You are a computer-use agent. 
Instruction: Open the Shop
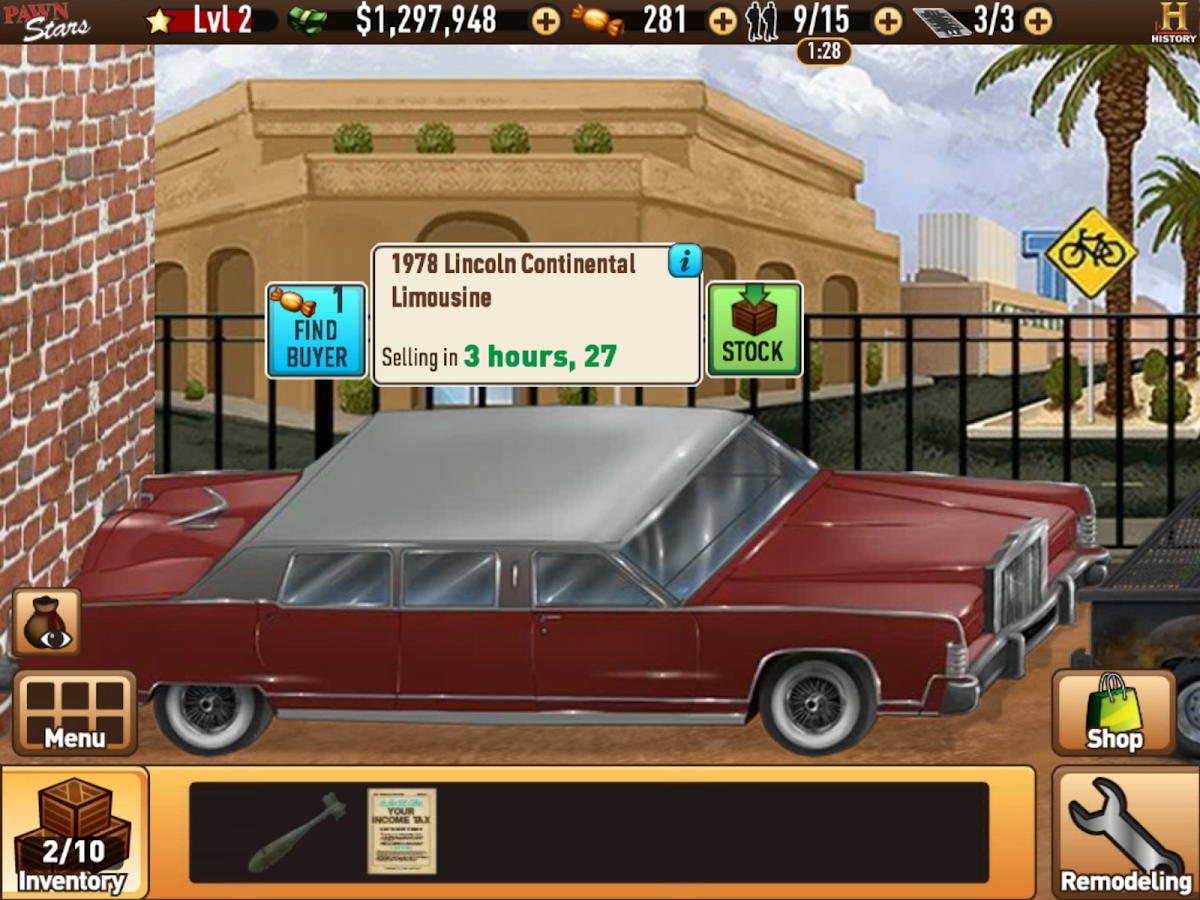click(x=1113, y=712)
